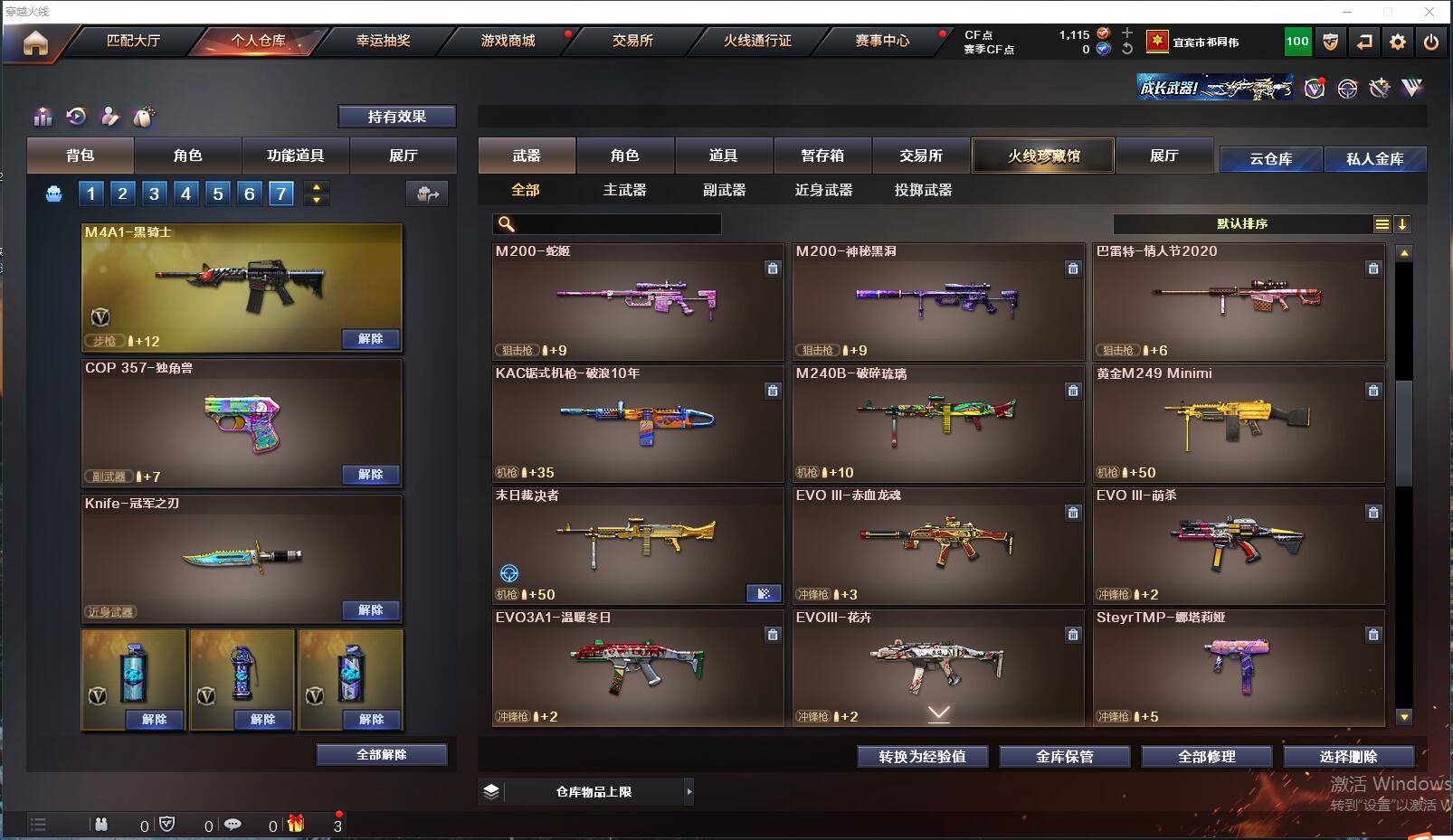Click the crosshair training icon below CF points

(x=1347, y=89)
